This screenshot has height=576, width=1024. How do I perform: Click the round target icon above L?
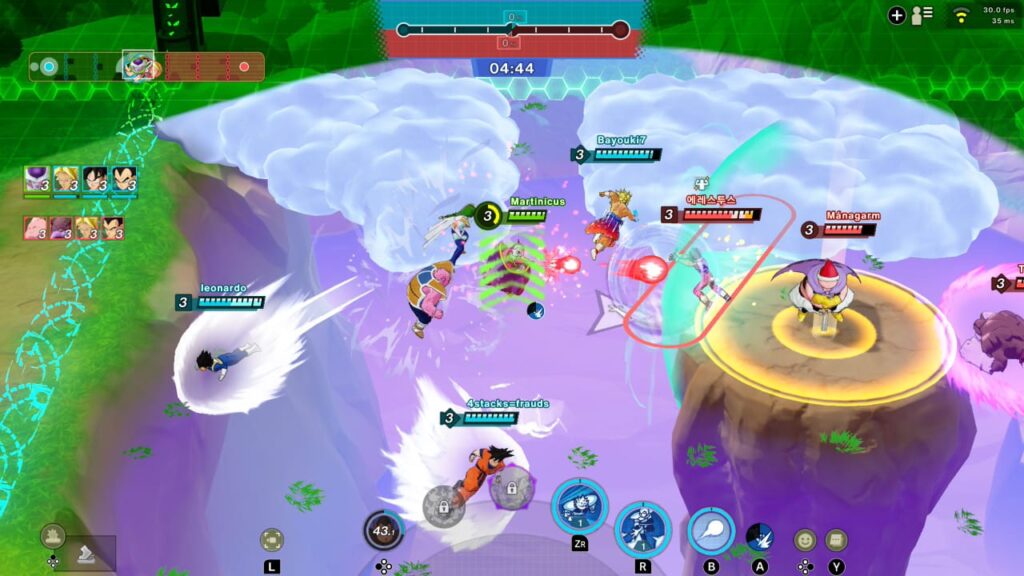tap(271, 540)
